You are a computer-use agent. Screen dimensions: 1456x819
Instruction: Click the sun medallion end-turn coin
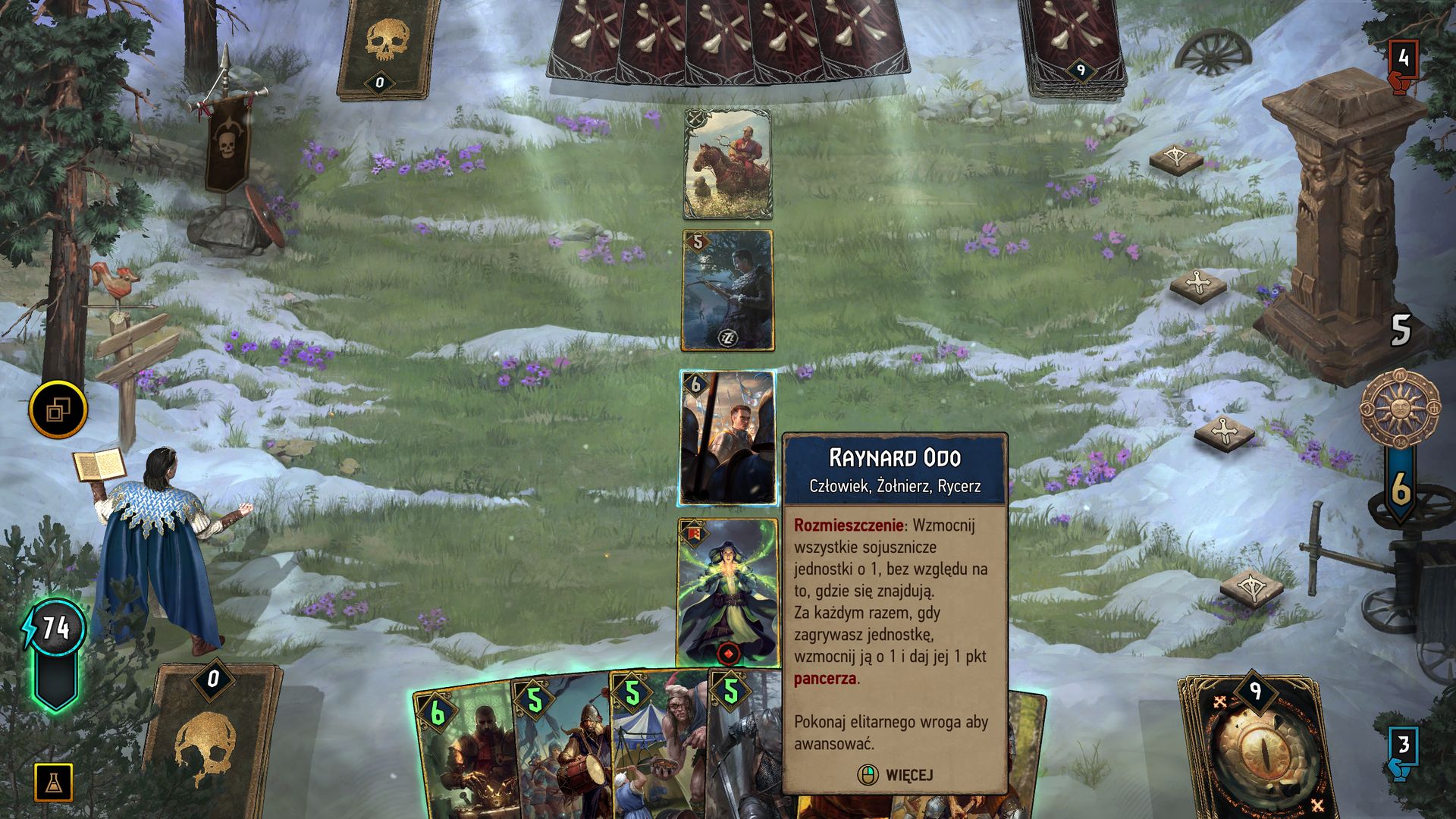[1400, 408]
